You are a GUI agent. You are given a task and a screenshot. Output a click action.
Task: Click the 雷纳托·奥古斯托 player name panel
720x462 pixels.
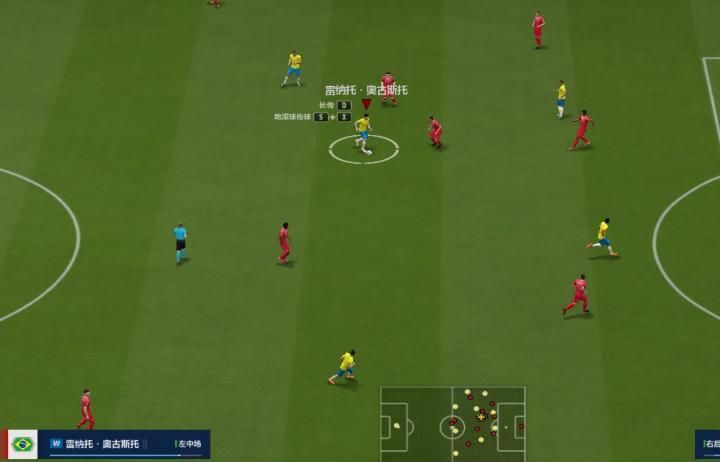point(110,444)
